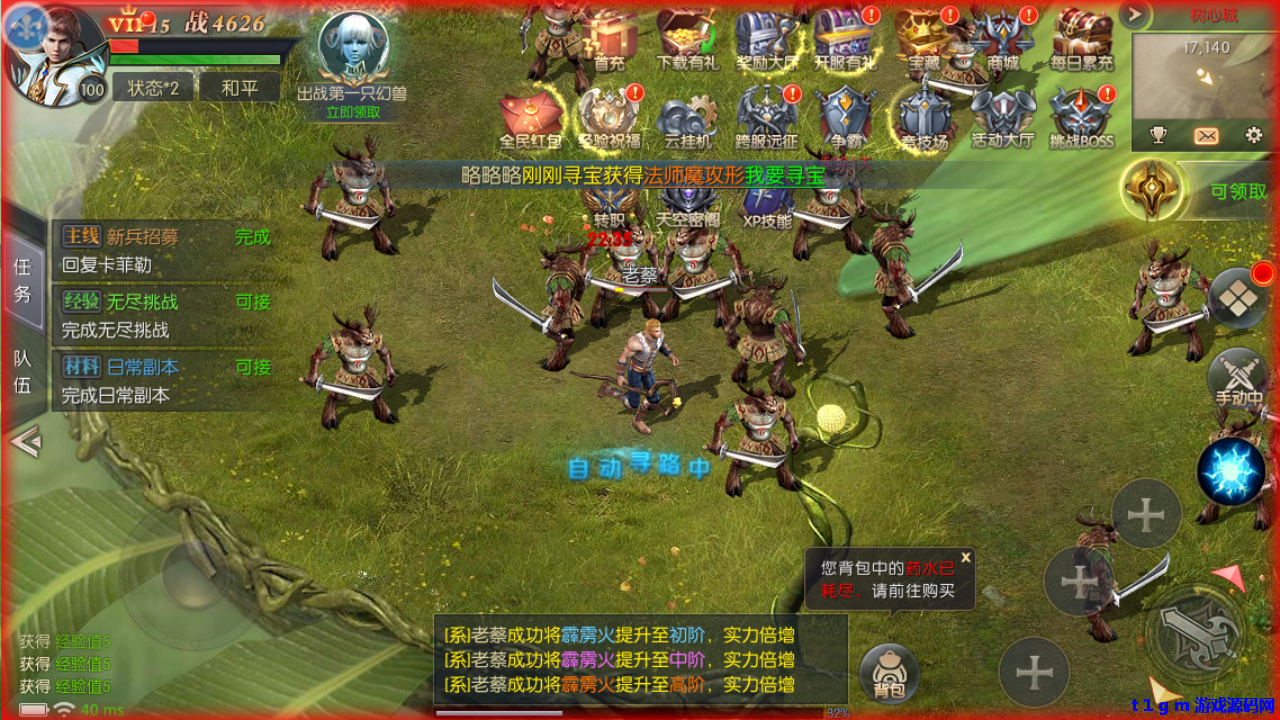Image resolution: width=1280 pixels, height=720 pixels.
Task: Open the 背包 backpack
Action: point(889,673)
